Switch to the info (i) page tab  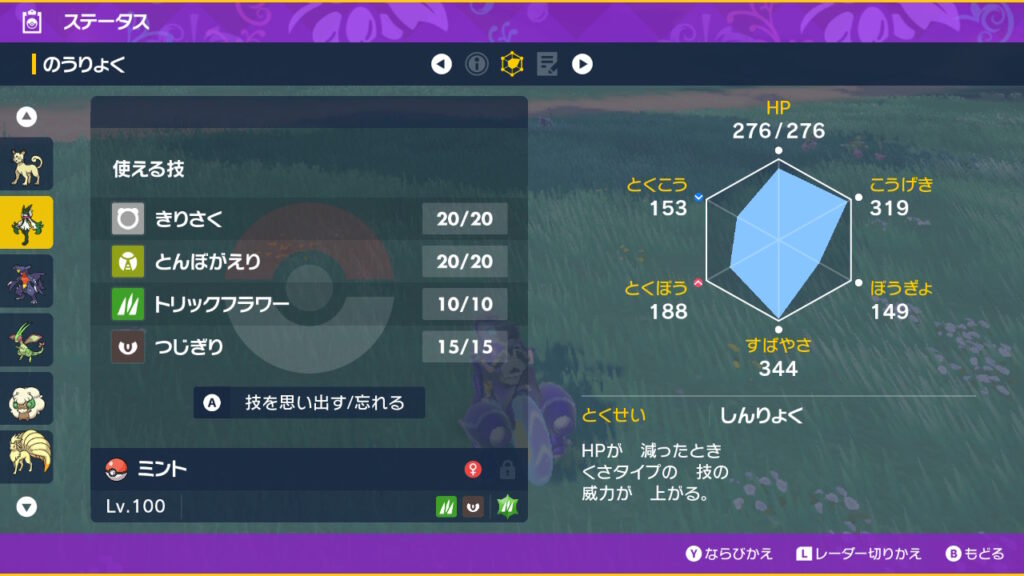pyautogui.click(x=477, y=65)
